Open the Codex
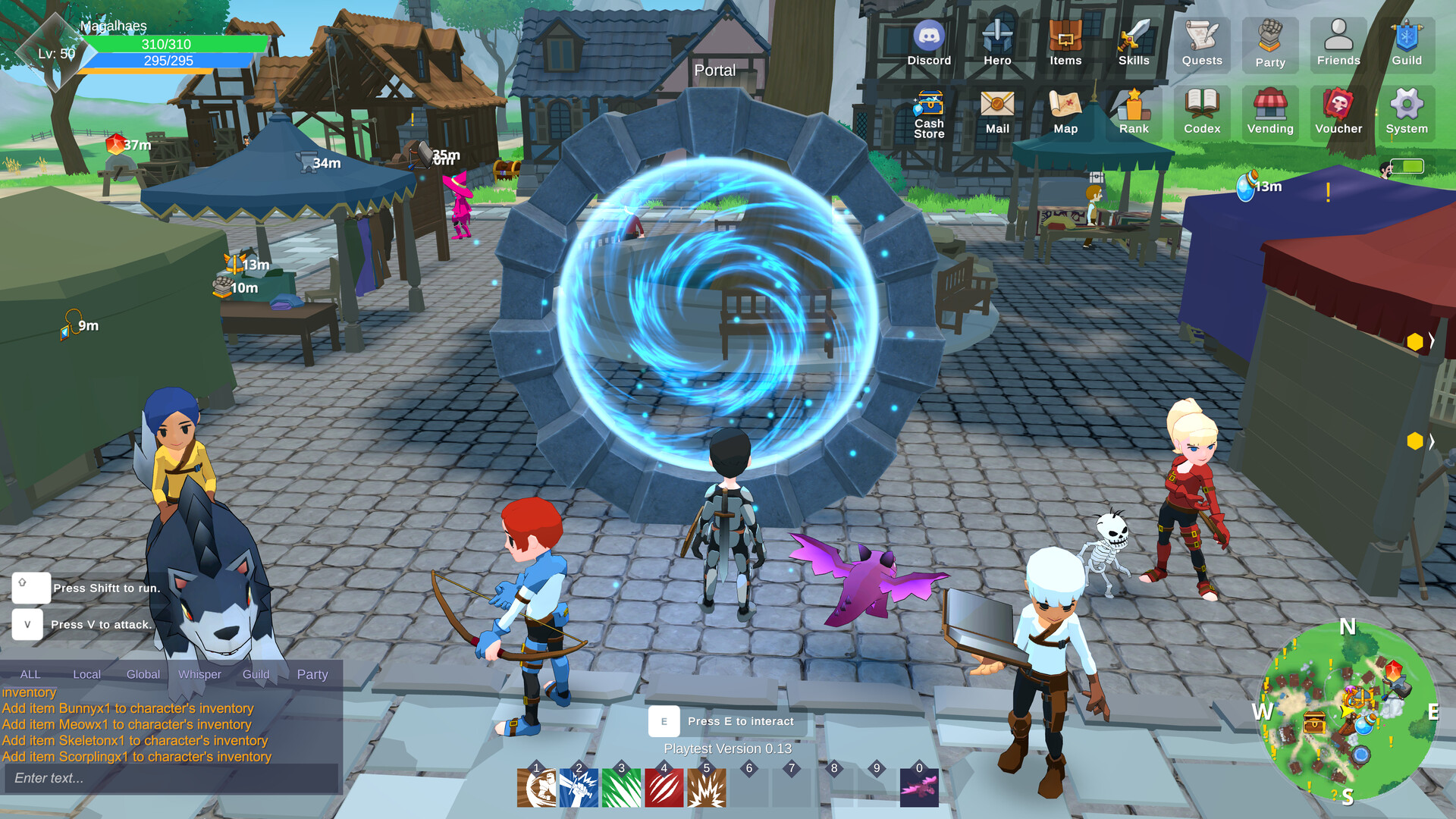This screenshot has height=819, width=1456. point(1201,112)
